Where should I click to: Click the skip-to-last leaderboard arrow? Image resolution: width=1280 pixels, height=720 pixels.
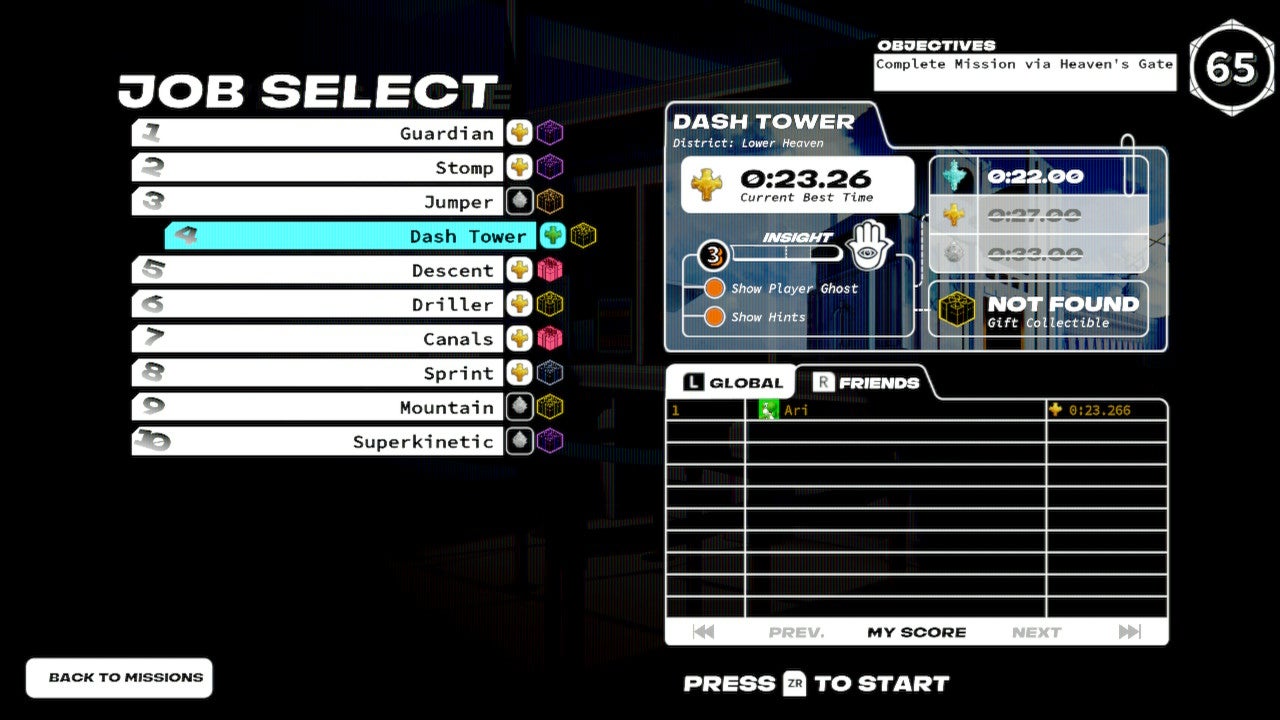pyautogui.click(x=1131, y=631)
